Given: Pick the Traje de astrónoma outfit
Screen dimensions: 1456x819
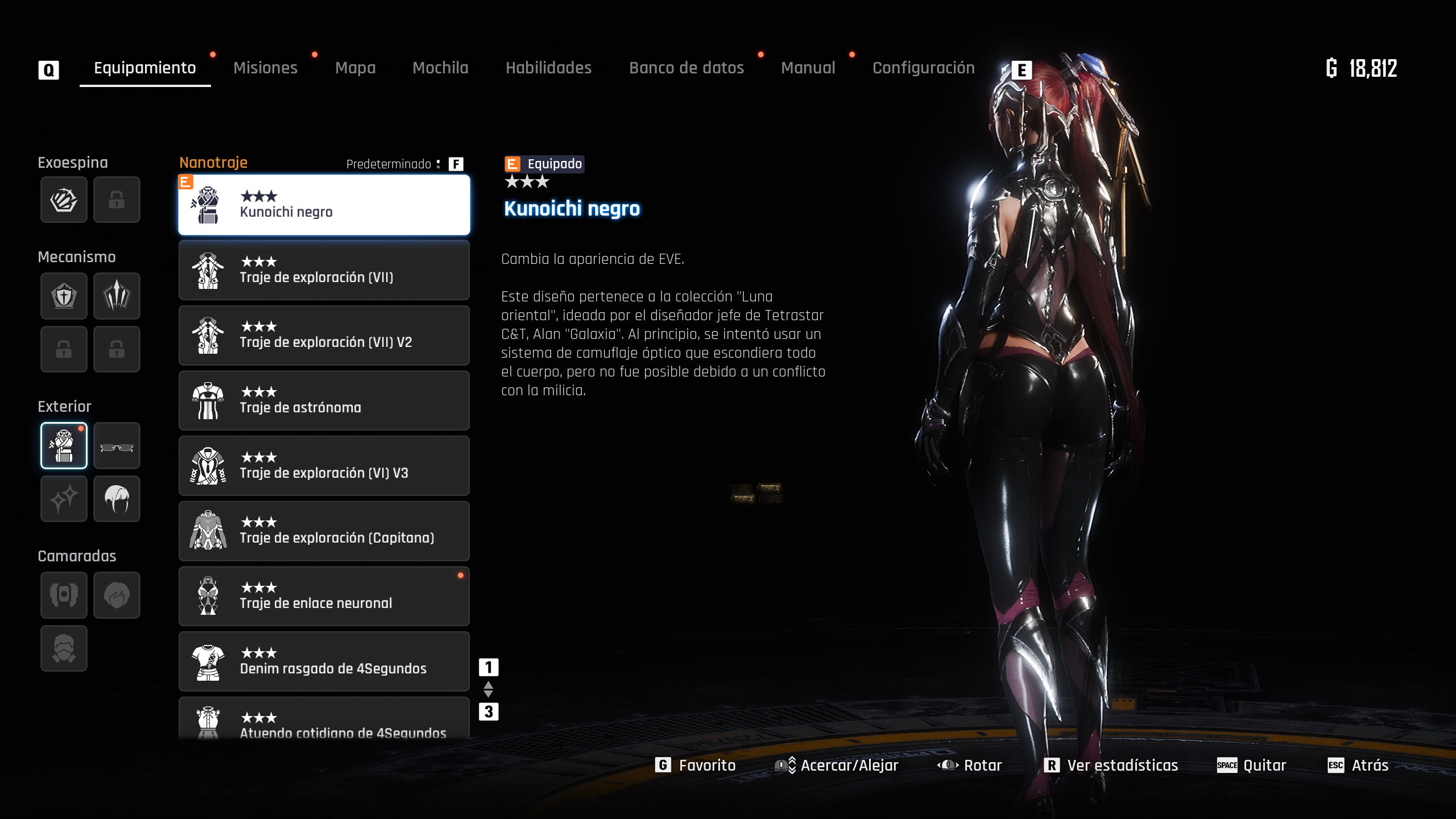Looking at the screenshot, I should pos(324,401).
